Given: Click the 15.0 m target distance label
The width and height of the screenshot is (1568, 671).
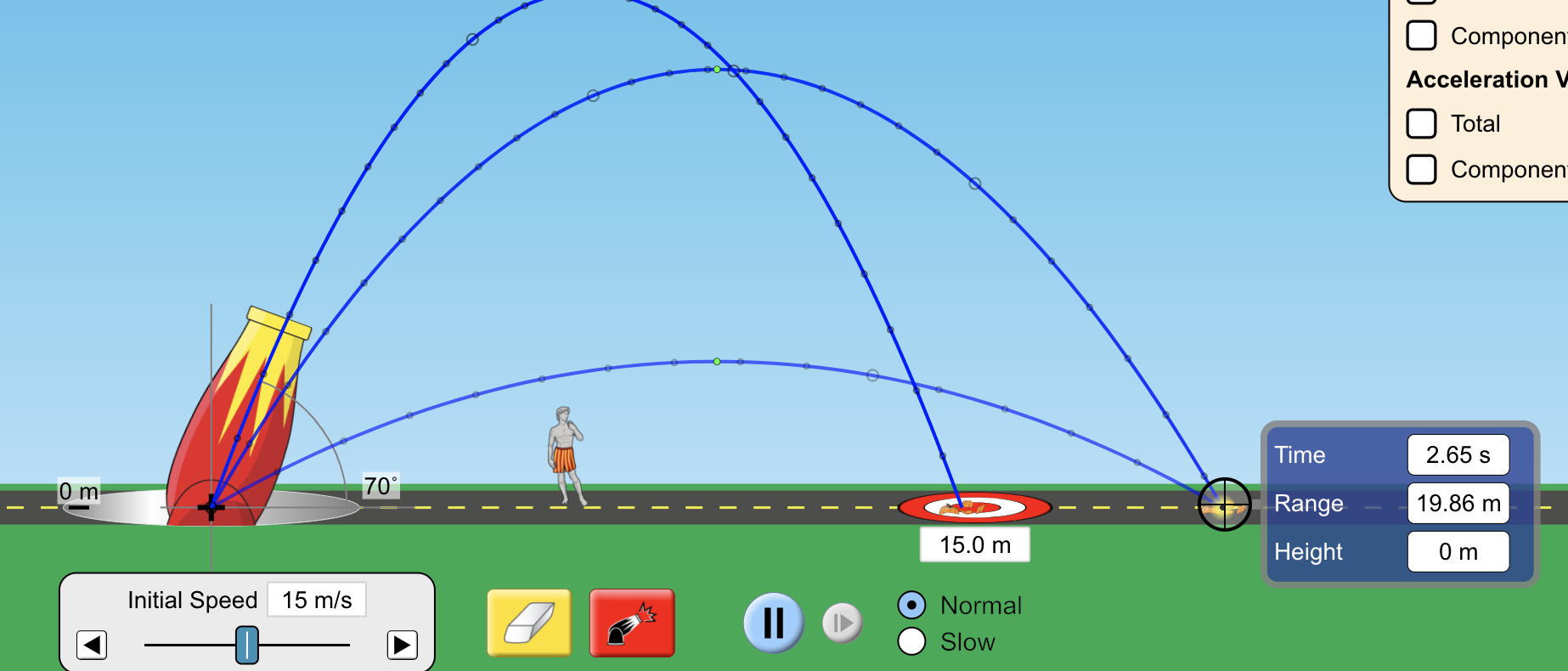Looking at the screenshot, I should pyautogui.click(x=974, y=544).
